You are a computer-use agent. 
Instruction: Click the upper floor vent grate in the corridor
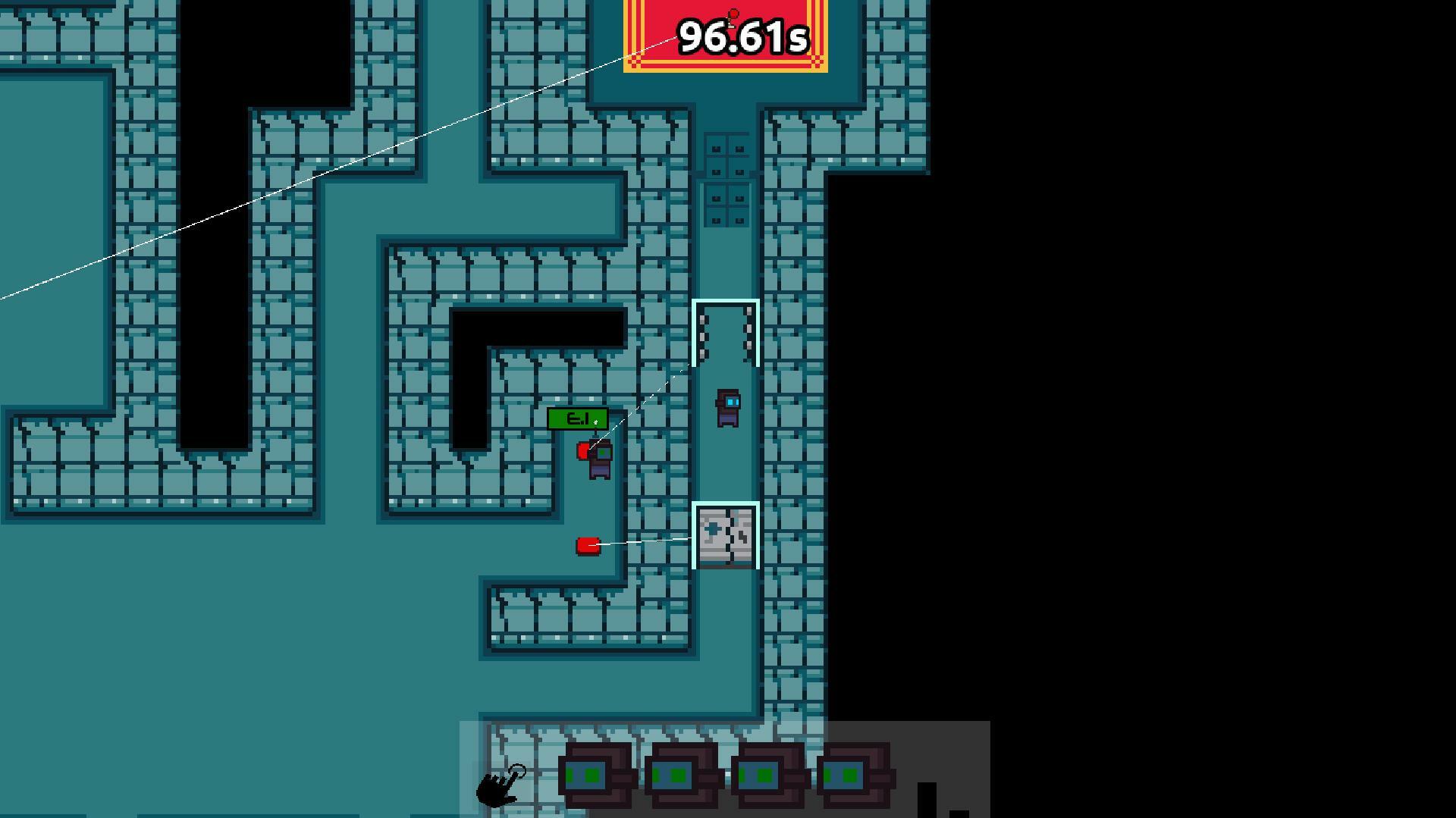click(726, 155)
